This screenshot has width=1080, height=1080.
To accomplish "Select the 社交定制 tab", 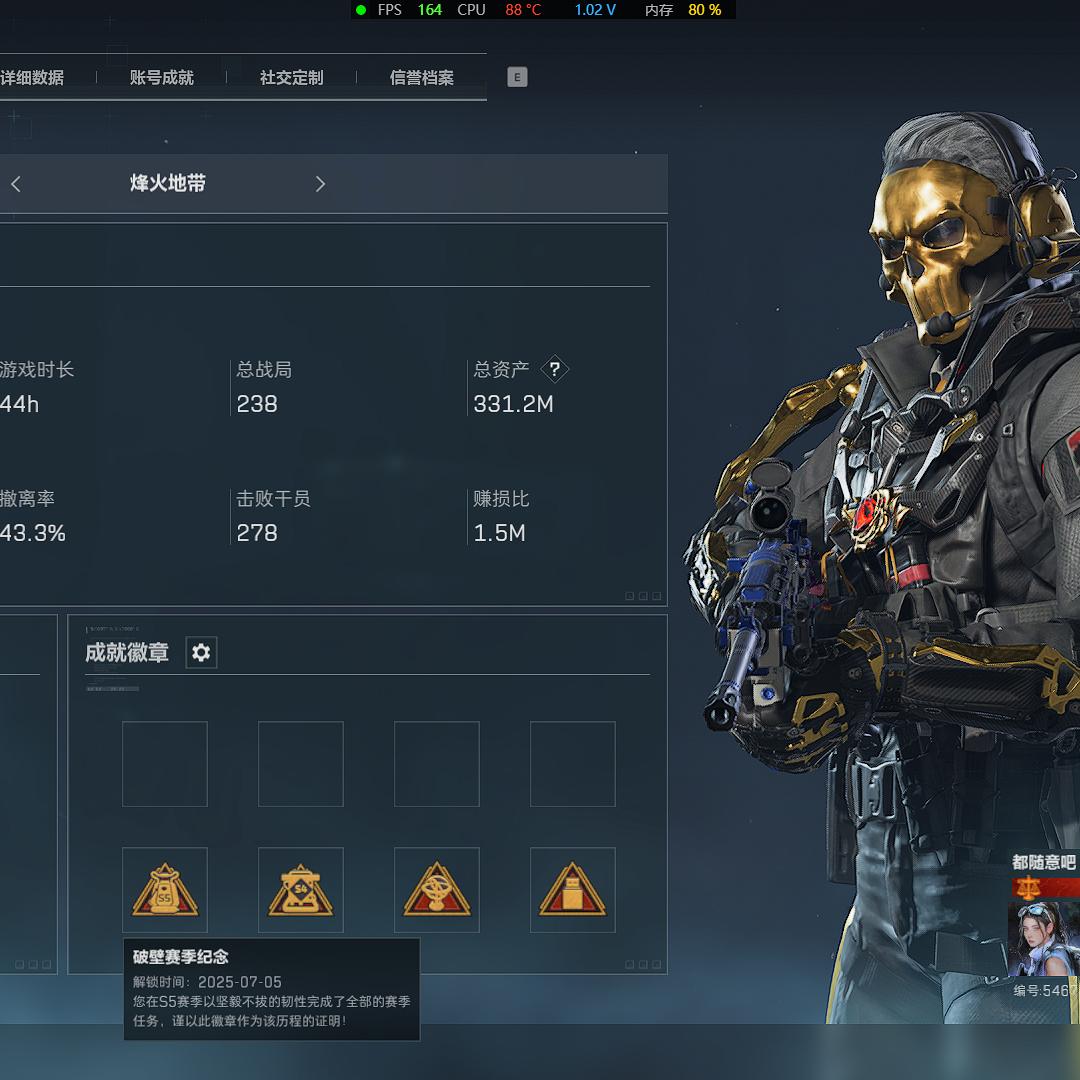I will (x=291, y=78).
